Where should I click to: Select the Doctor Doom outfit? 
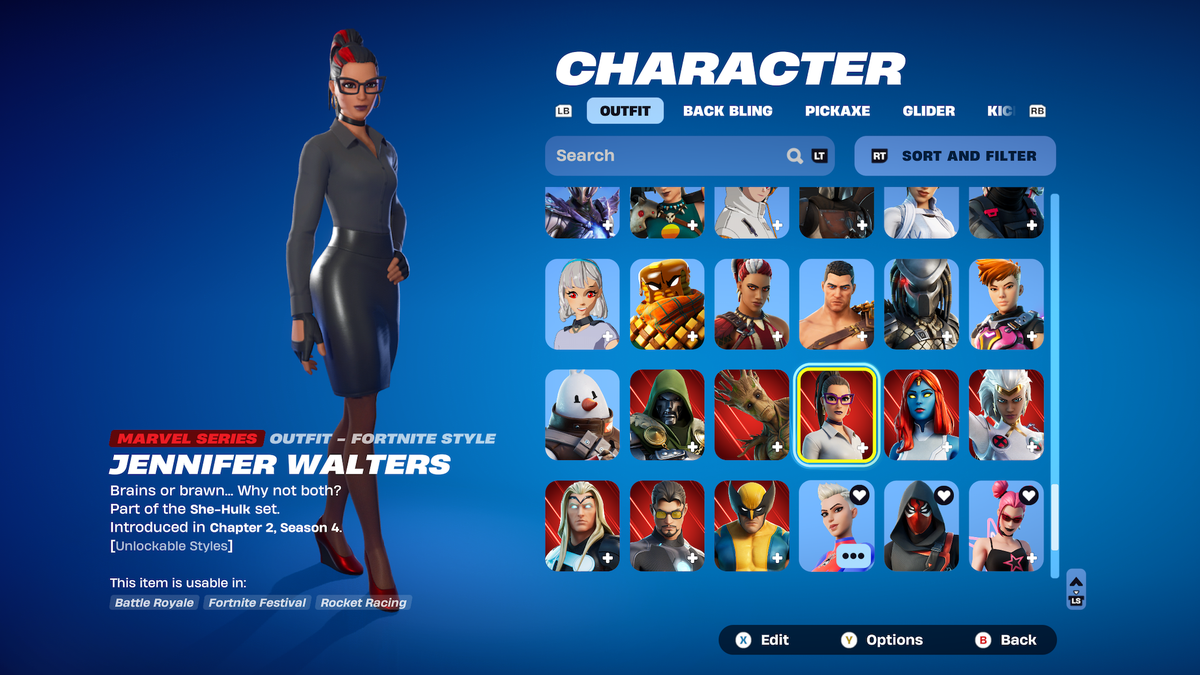pyautogui.click(x=667, y=415)
